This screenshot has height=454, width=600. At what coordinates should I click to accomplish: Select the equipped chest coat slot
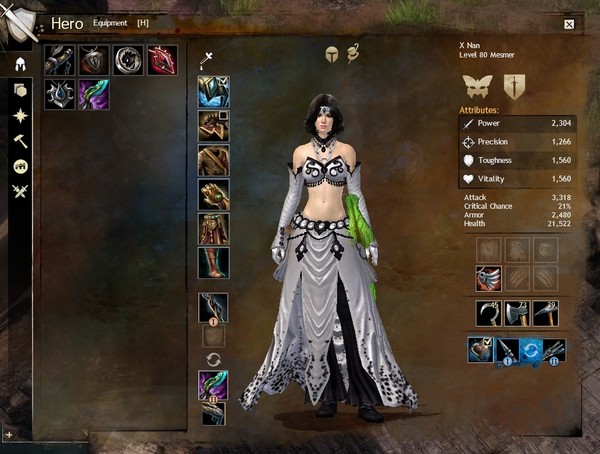click(213, 160)
